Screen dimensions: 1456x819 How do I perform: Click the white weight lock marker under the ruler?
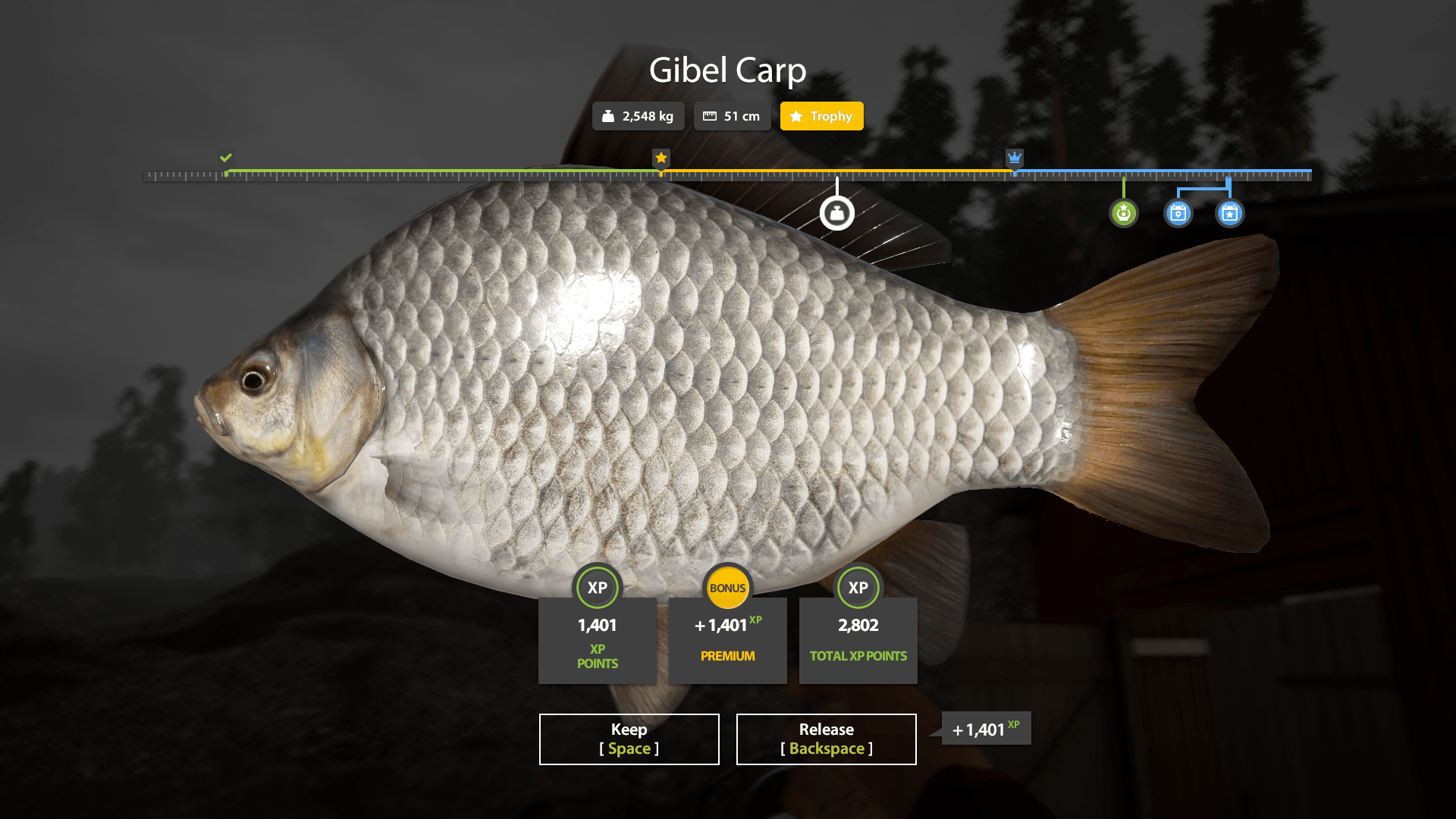836,213
